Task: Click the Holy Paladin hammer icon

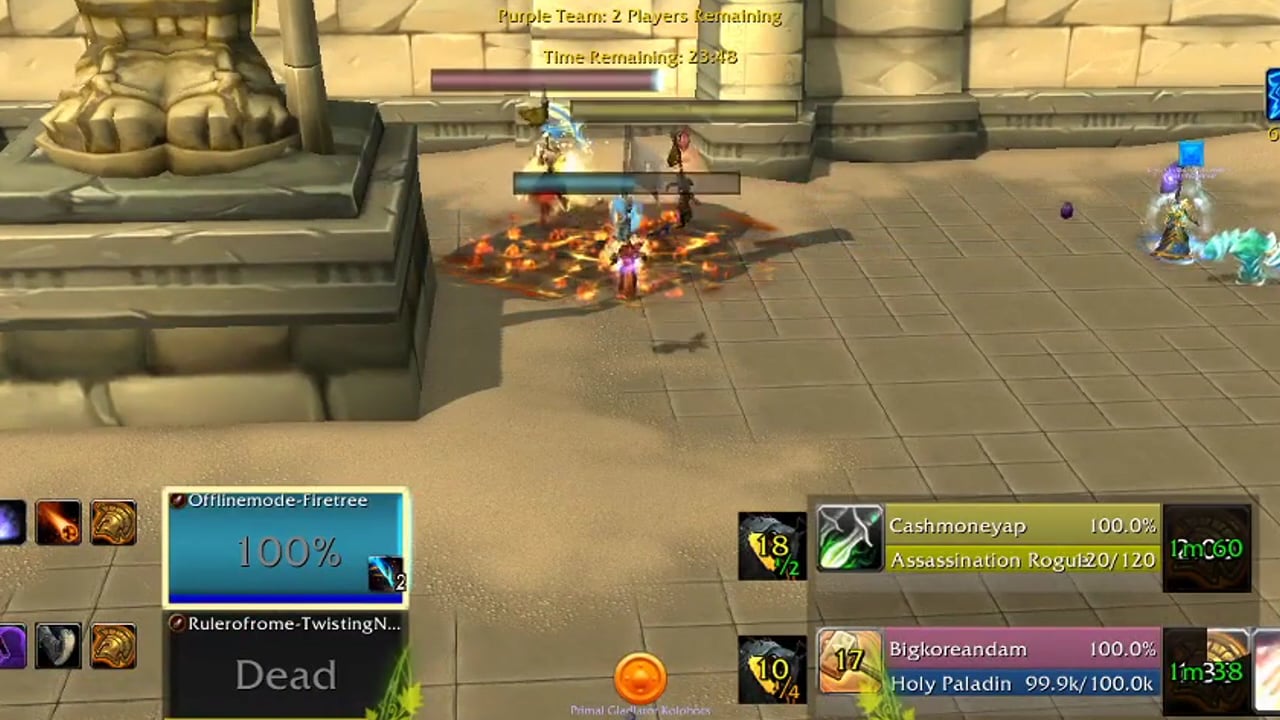Action: [x=849, y=661]
